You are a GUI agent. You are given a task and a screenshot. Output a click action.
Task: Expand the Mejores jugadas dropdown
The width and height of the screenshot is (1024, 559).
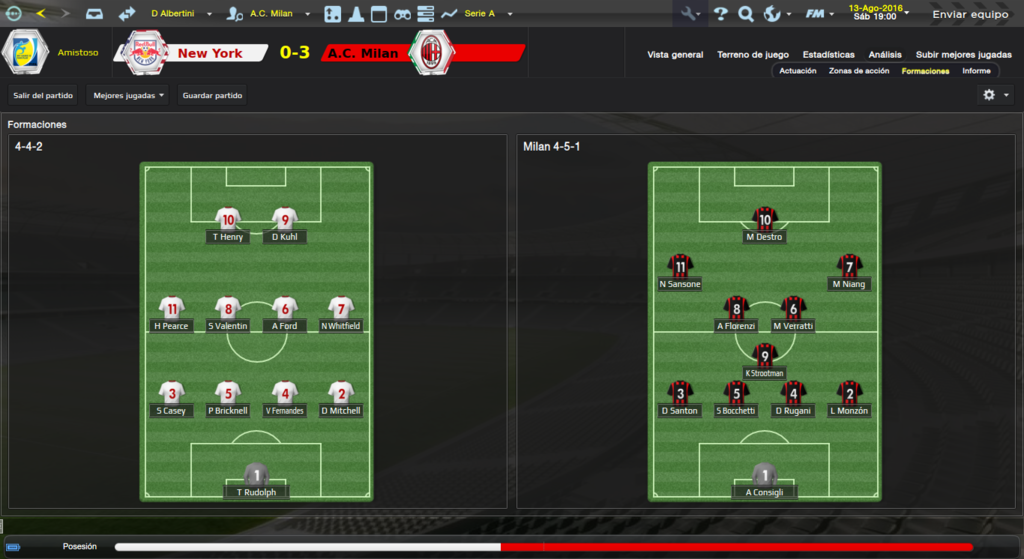tap(128, 95)
